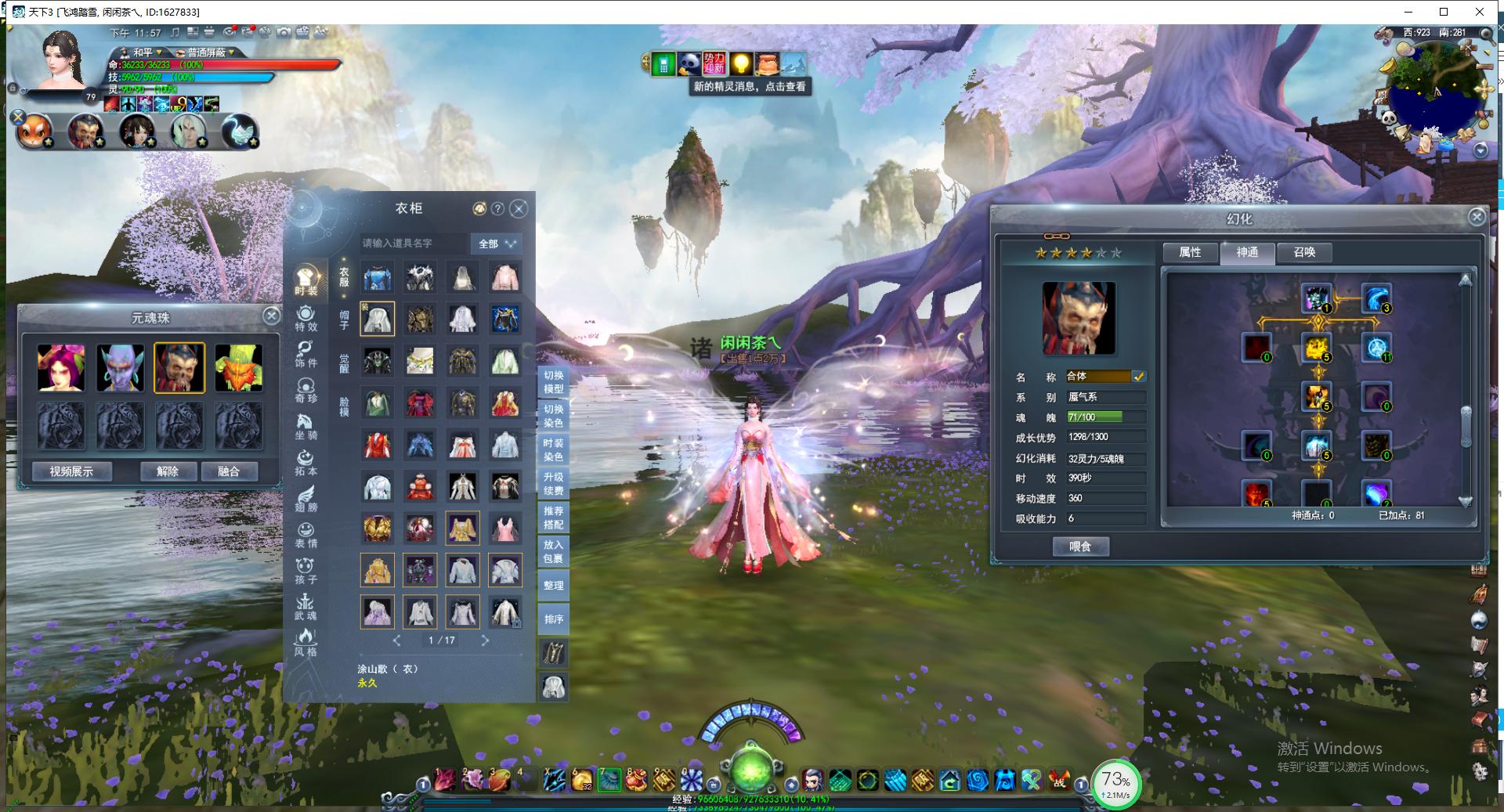Go to the next wardrobe page
The image size is (1504, 812).
[485, 641]
